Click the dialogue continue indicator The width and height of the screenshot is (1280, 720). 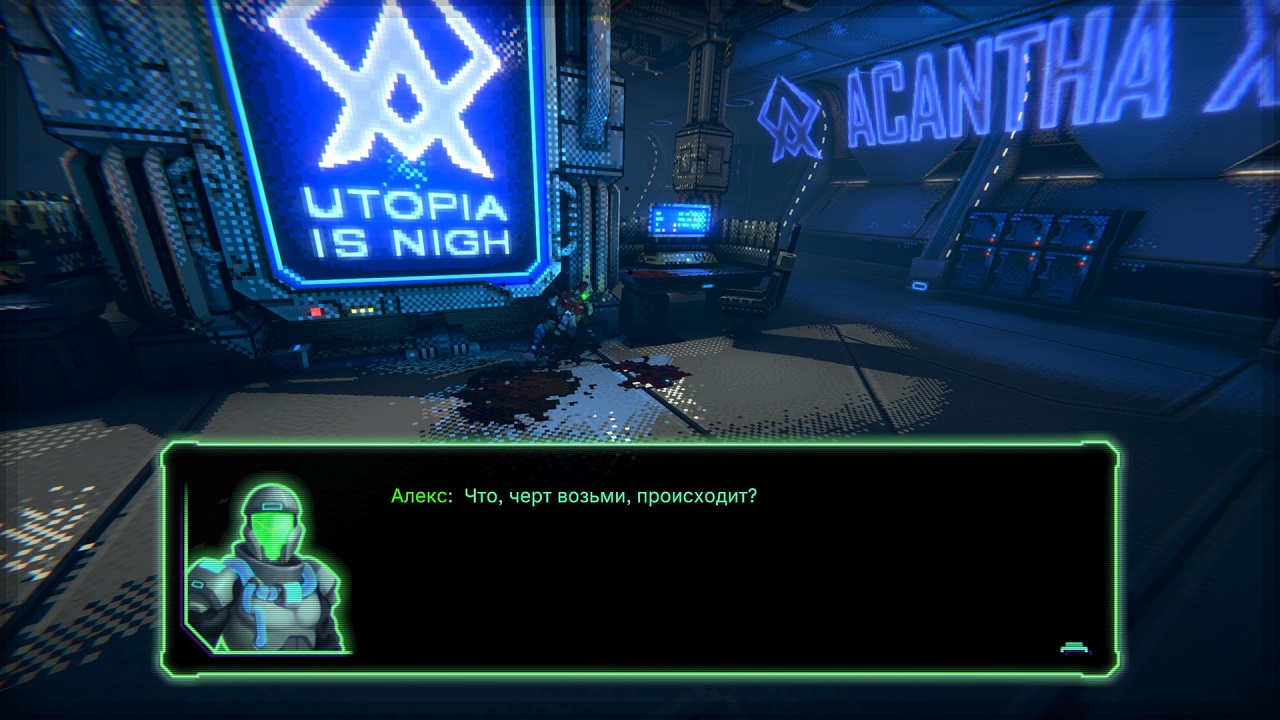pyautogui.click(x=1075, y=648)
